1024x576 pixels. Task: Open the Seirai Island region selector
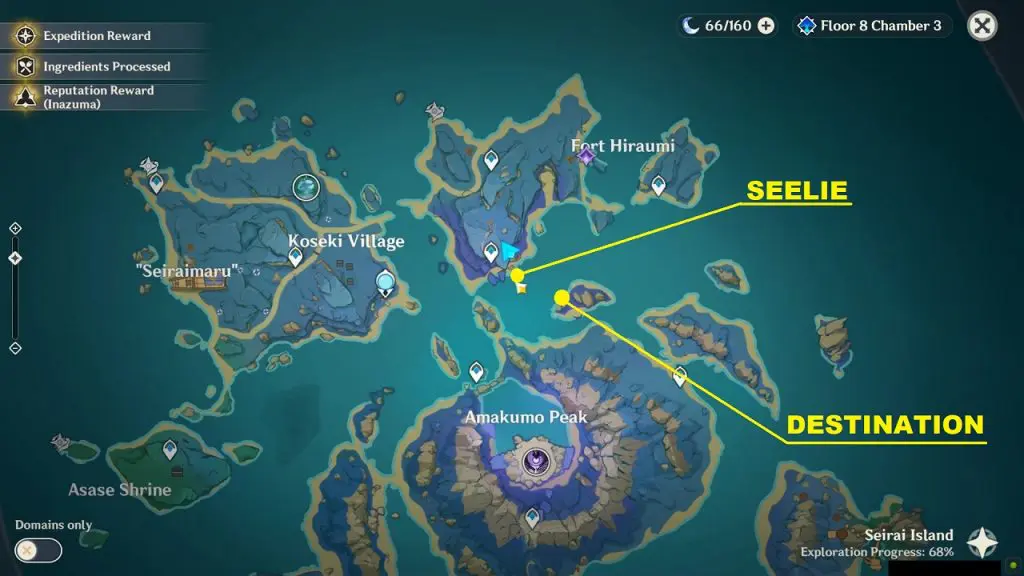pyautogui.click(x=981, y=543)
